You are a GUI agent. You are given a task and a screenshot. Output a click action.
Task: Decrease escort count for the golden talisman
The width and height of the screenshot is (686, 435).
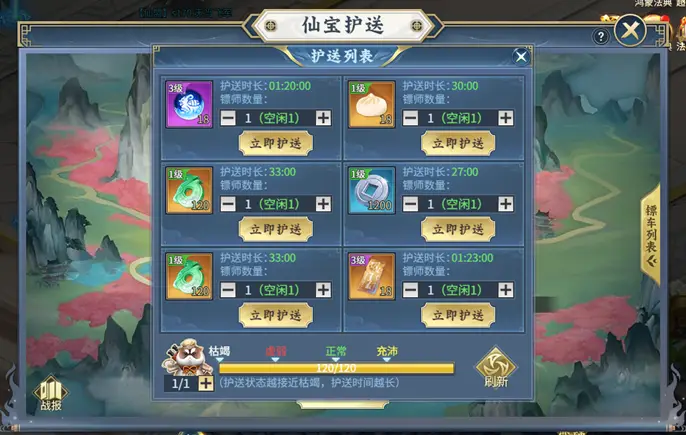411,290
